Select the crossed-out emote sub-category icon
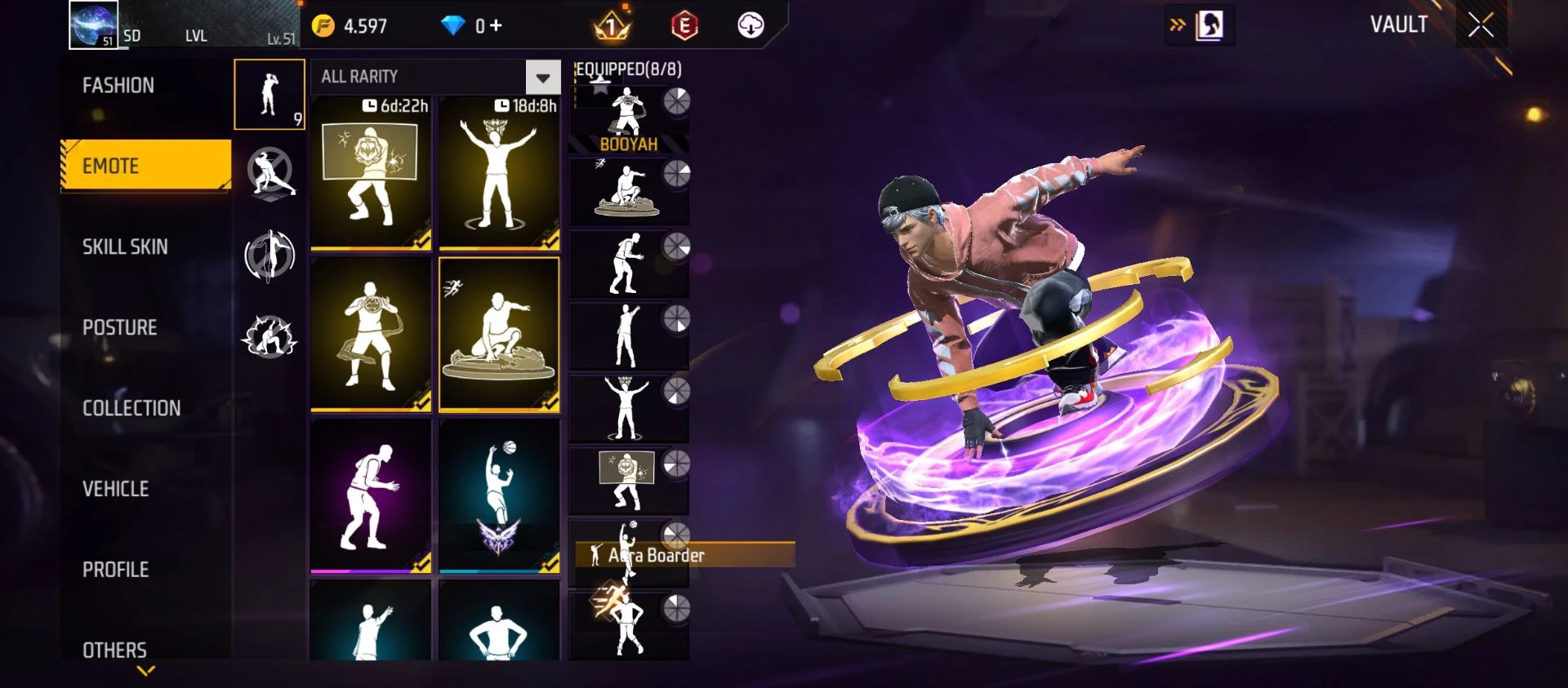This screenshot has width=1568, height=688. click(270, 173)
